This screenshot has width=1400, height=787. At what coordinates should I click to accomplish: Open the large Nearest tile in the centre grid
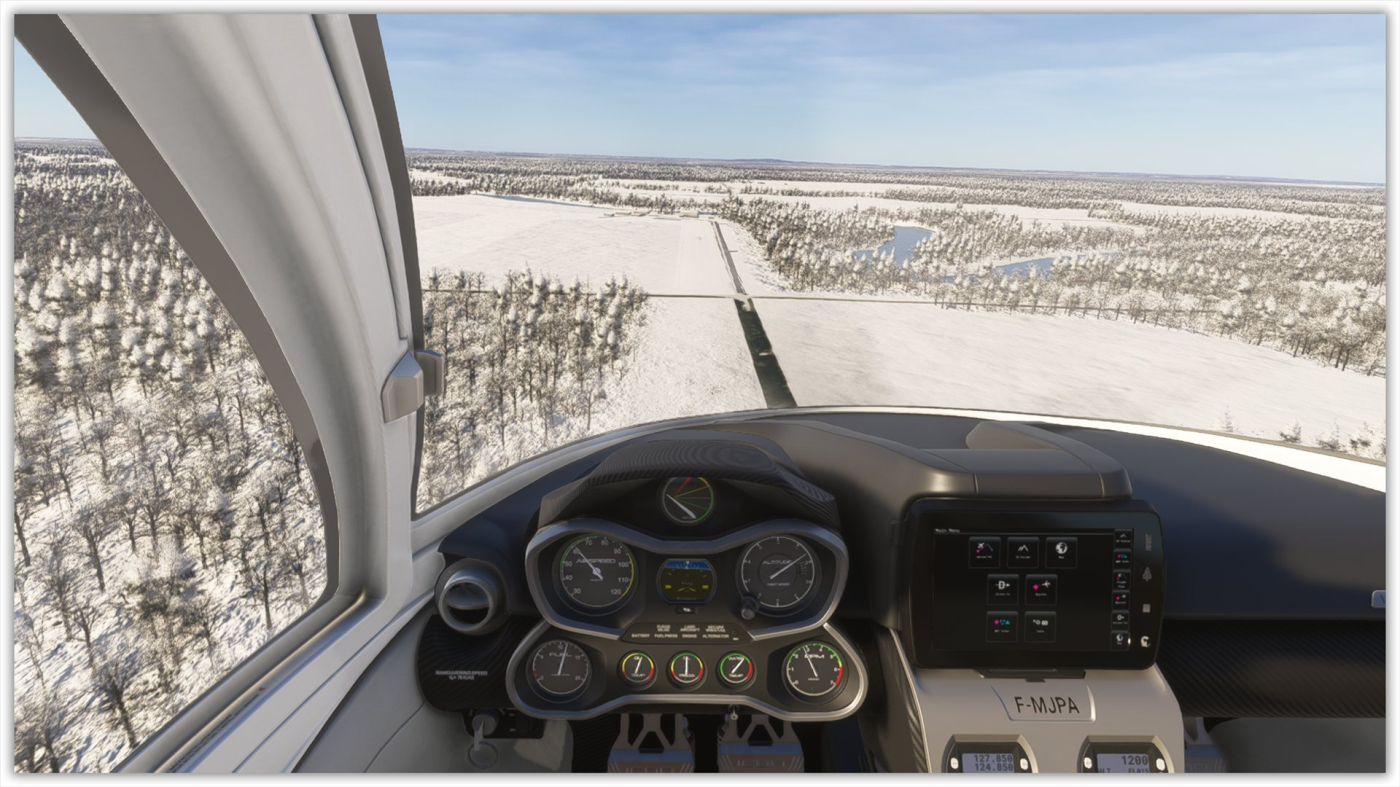(1040, 589)
